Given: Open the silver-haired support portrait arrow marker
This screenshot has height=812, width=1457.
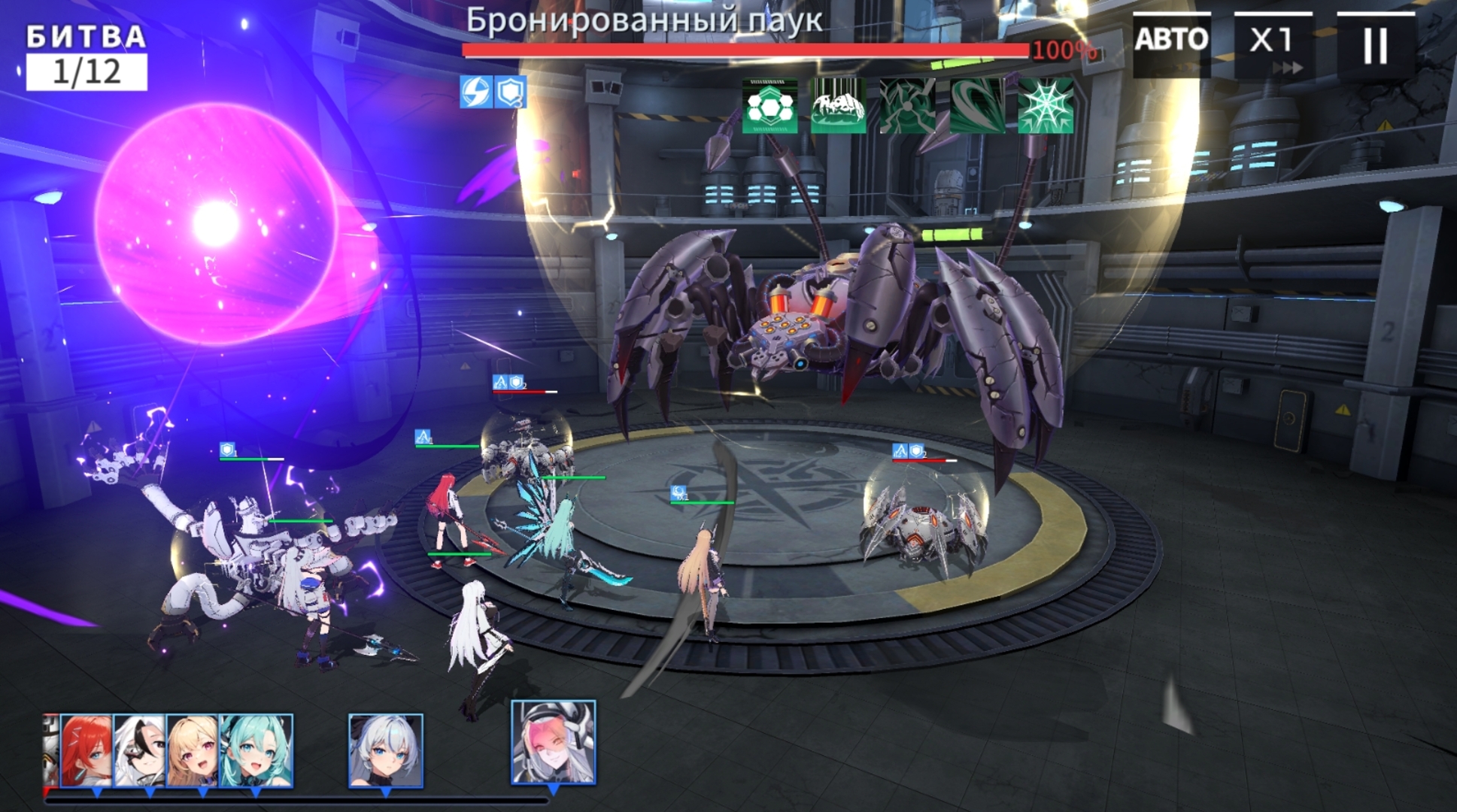Looking at the screenshot, I should click(387, 791).
